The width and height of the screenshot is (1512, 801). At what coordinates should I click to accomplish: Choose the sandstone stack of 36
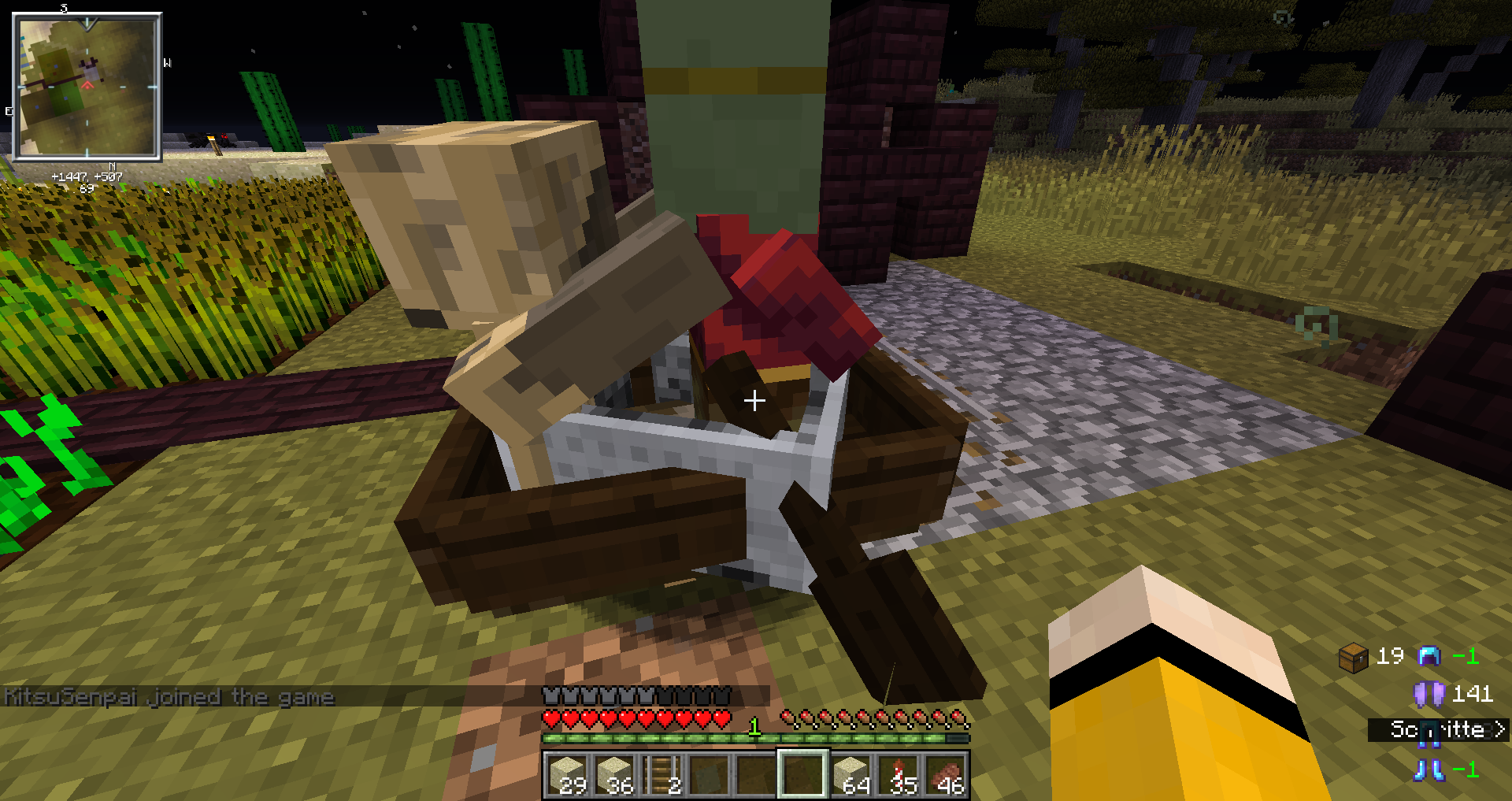[614, 773]
